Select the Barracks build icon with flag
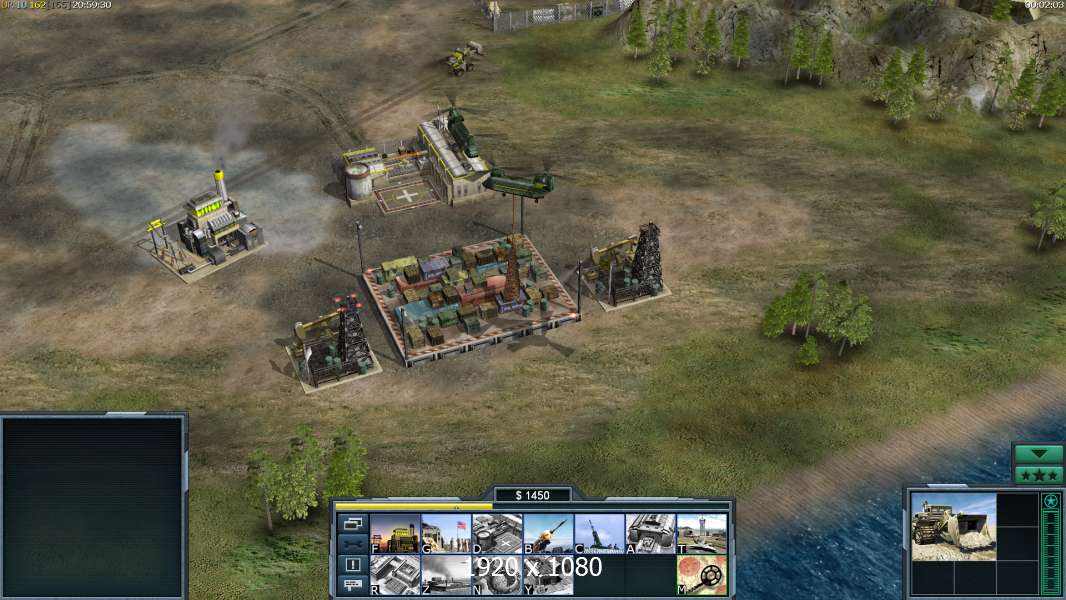The image size is (1066, 600). pos(446,534)
